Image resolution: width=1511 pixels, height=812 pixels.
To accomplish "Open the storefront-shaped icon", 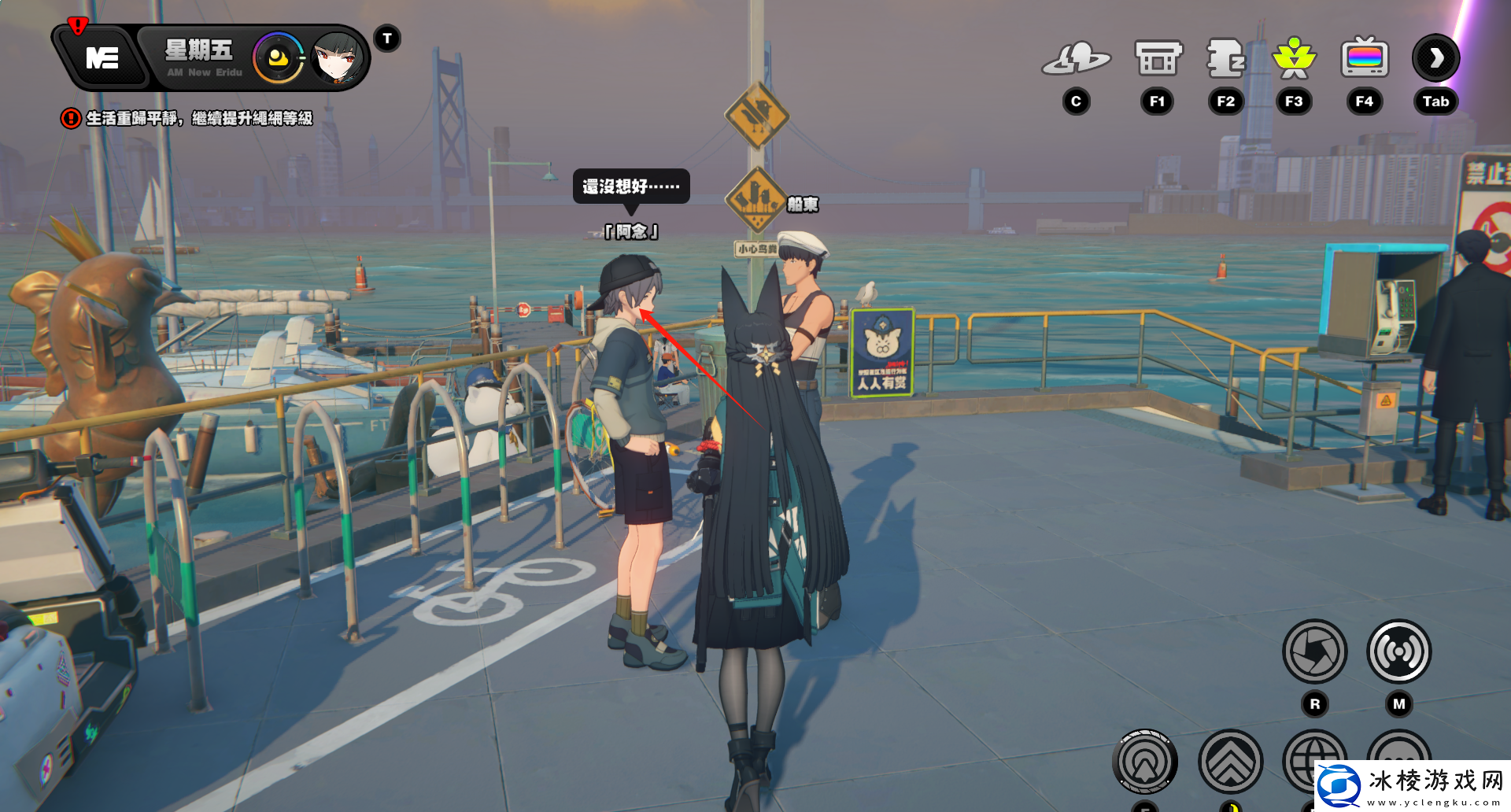I will pyautogui.click(x=1158, y=59).
